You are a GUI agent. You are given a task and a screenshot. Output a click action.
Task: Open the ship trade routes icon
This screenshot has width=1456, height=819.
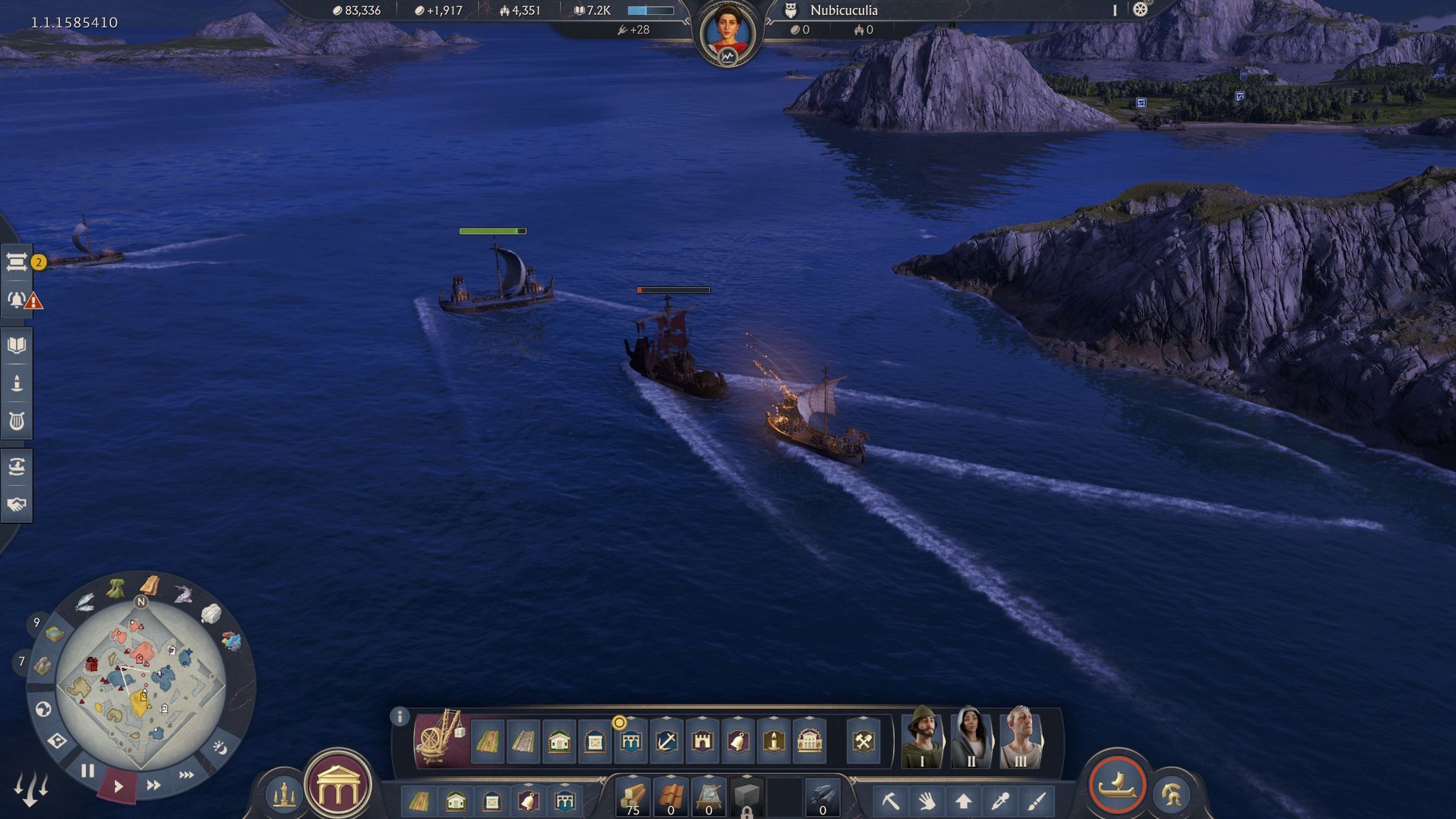coord(17,467)
